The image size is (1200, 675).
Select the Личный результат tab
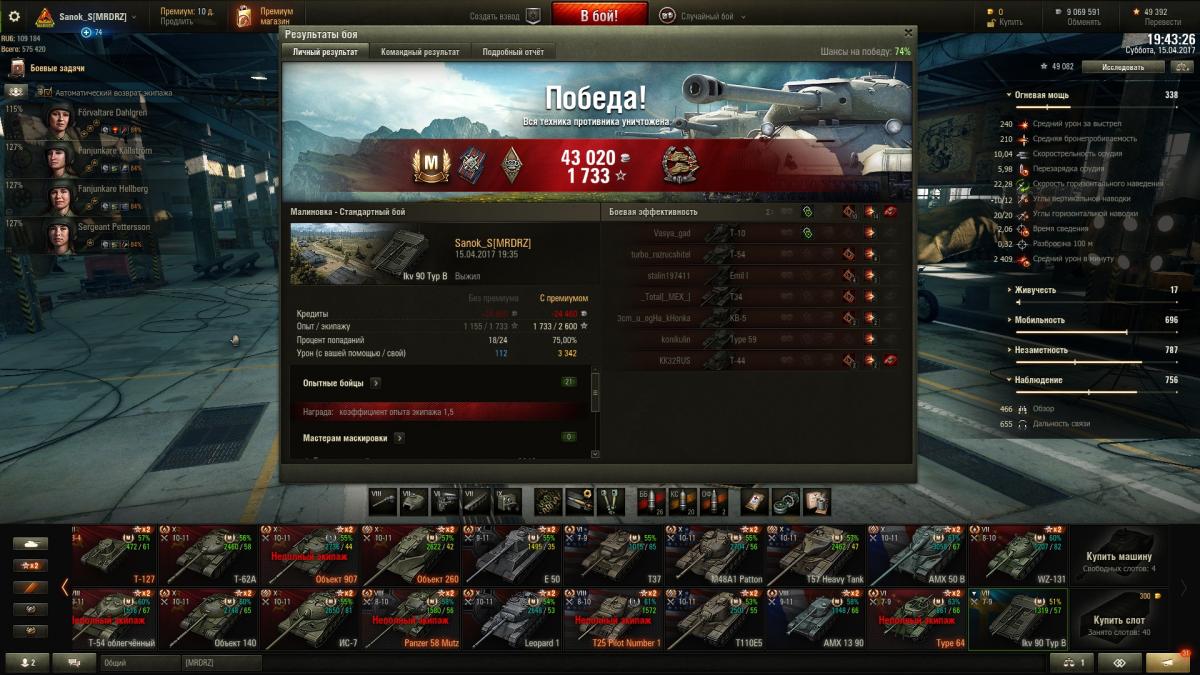click(x=325, y=52)
